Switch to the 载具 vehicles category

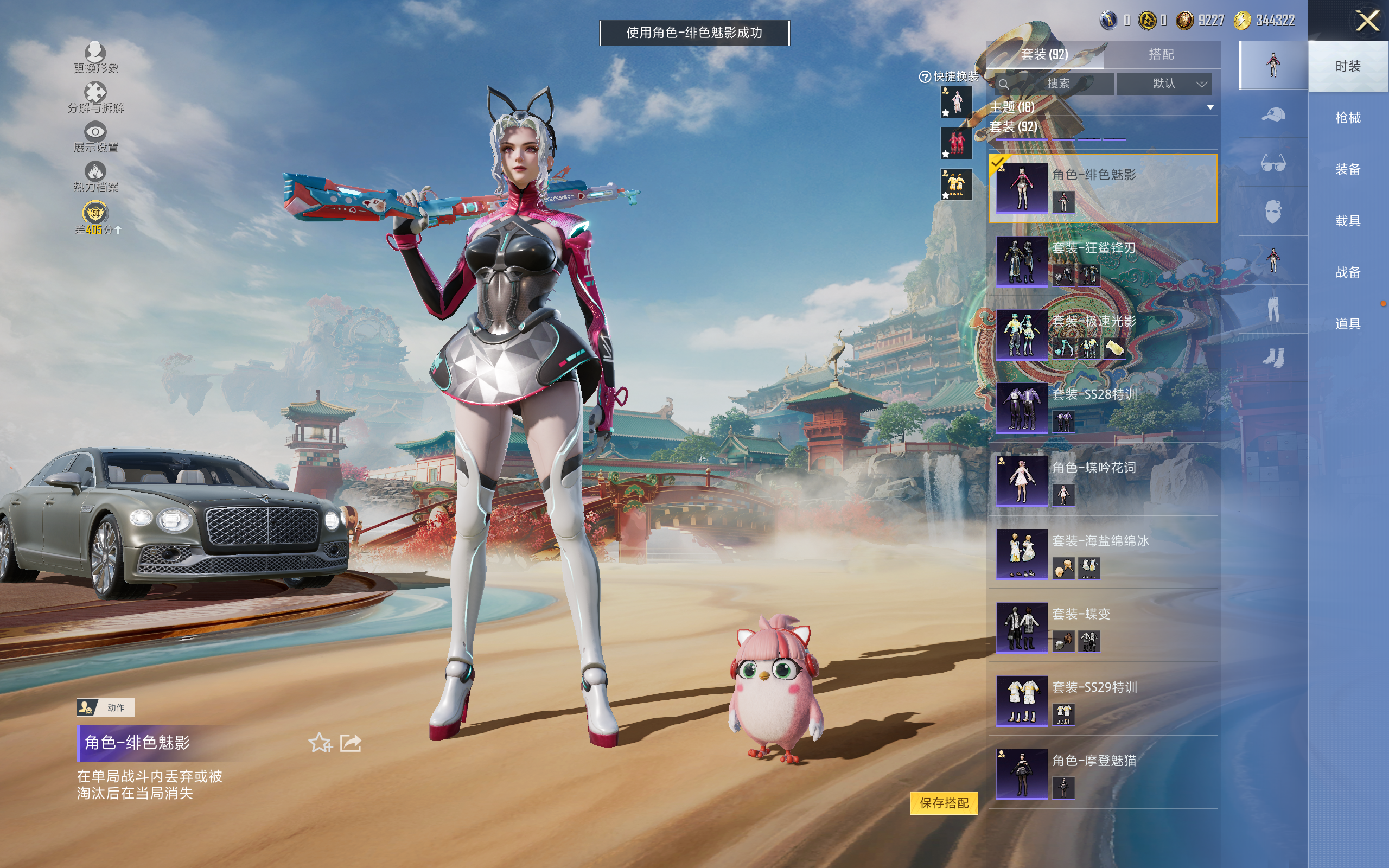(1347, 220)
